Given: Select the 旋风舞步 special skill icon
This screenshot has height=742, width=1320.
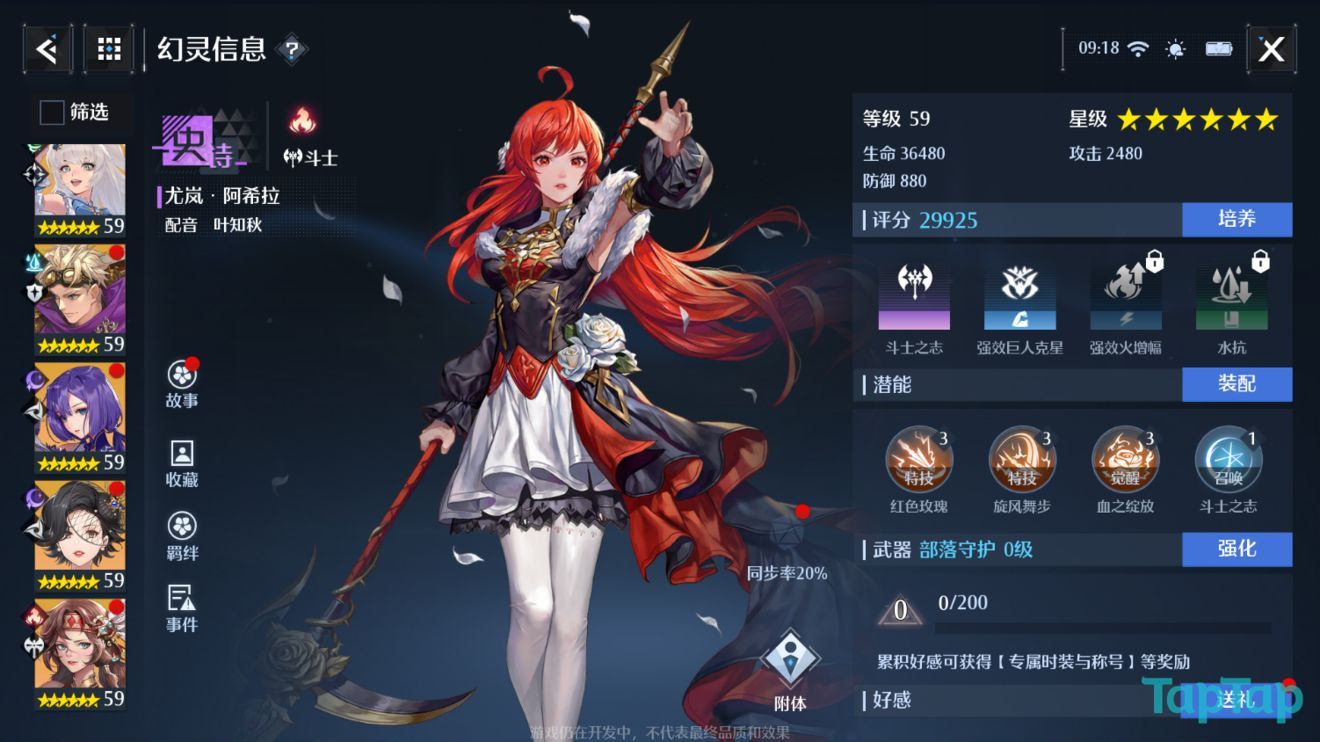Looking at the screenshot, I should tap(1022, 458).
